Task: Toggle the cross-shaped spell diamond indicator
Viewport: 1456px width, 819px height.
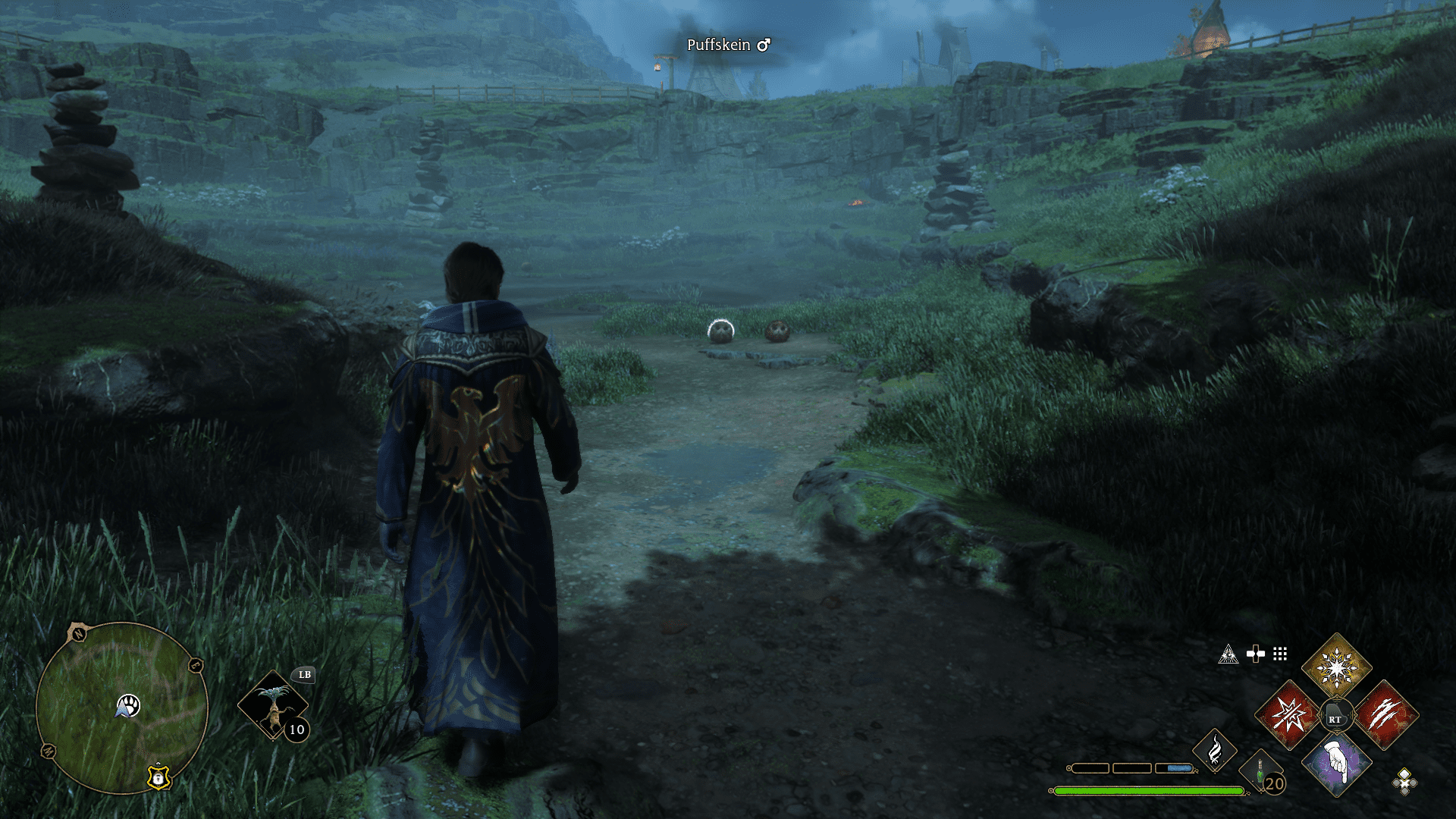Action: click(1257, 653)
